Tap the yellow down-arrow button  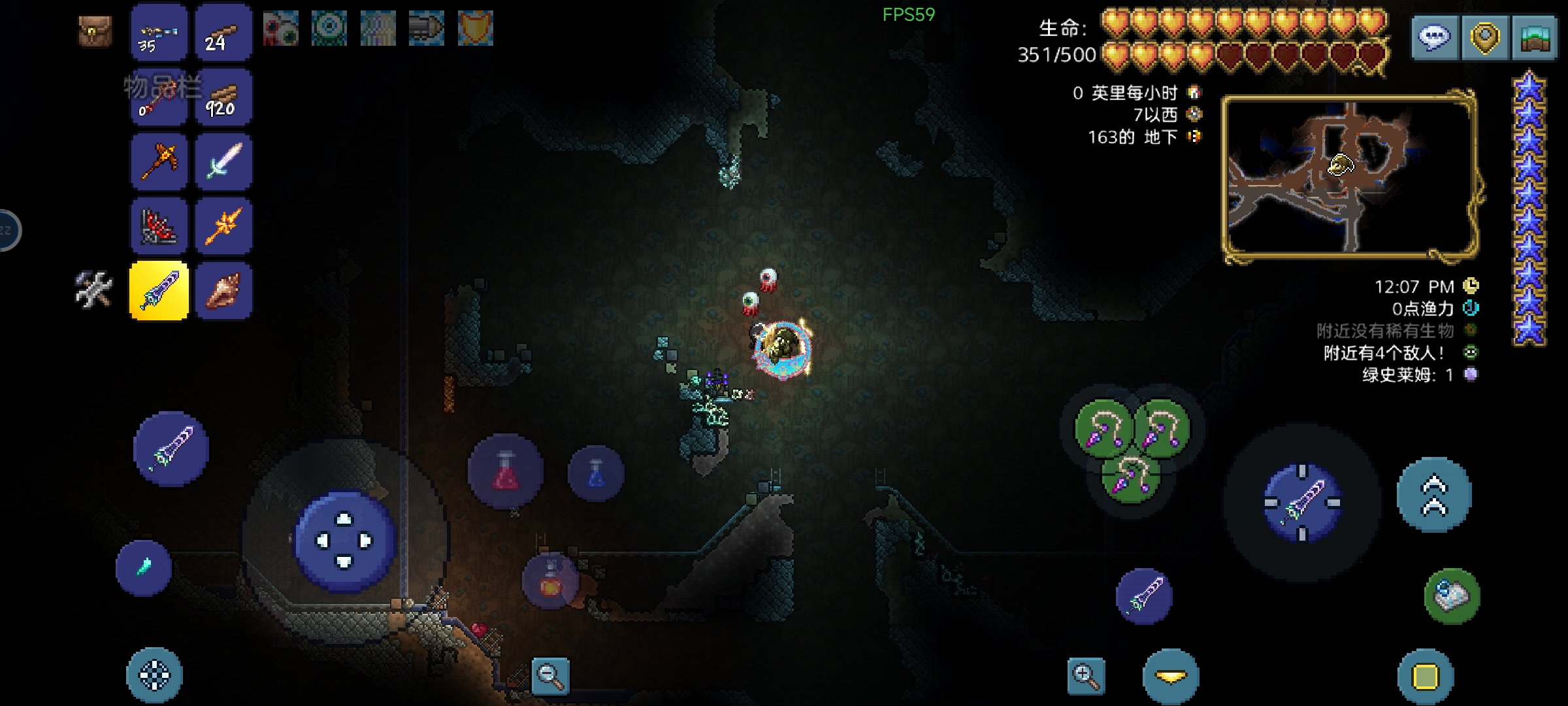[x=1170, y=677]
